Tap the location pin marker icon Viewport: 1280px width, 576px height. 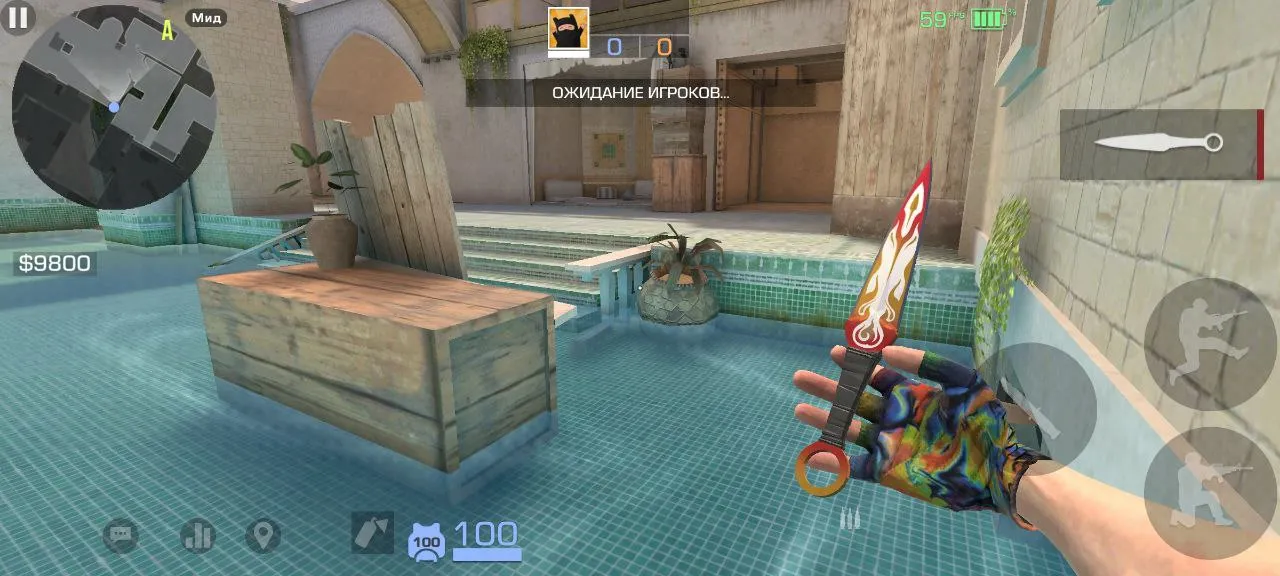[263, 536]
